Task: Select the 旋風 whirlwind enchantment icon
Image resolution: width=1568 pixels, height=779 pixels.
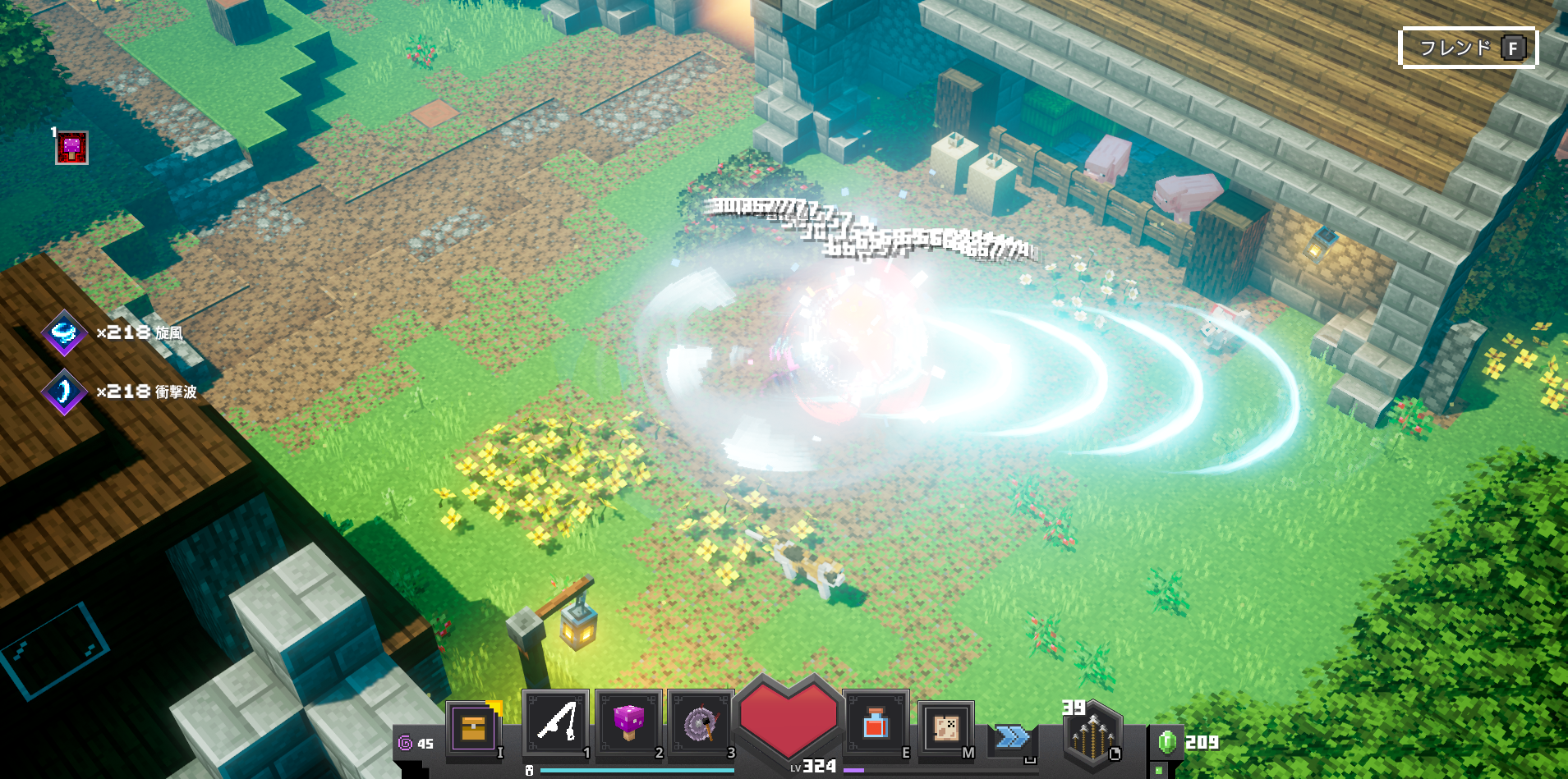Action: pos(64,332)
